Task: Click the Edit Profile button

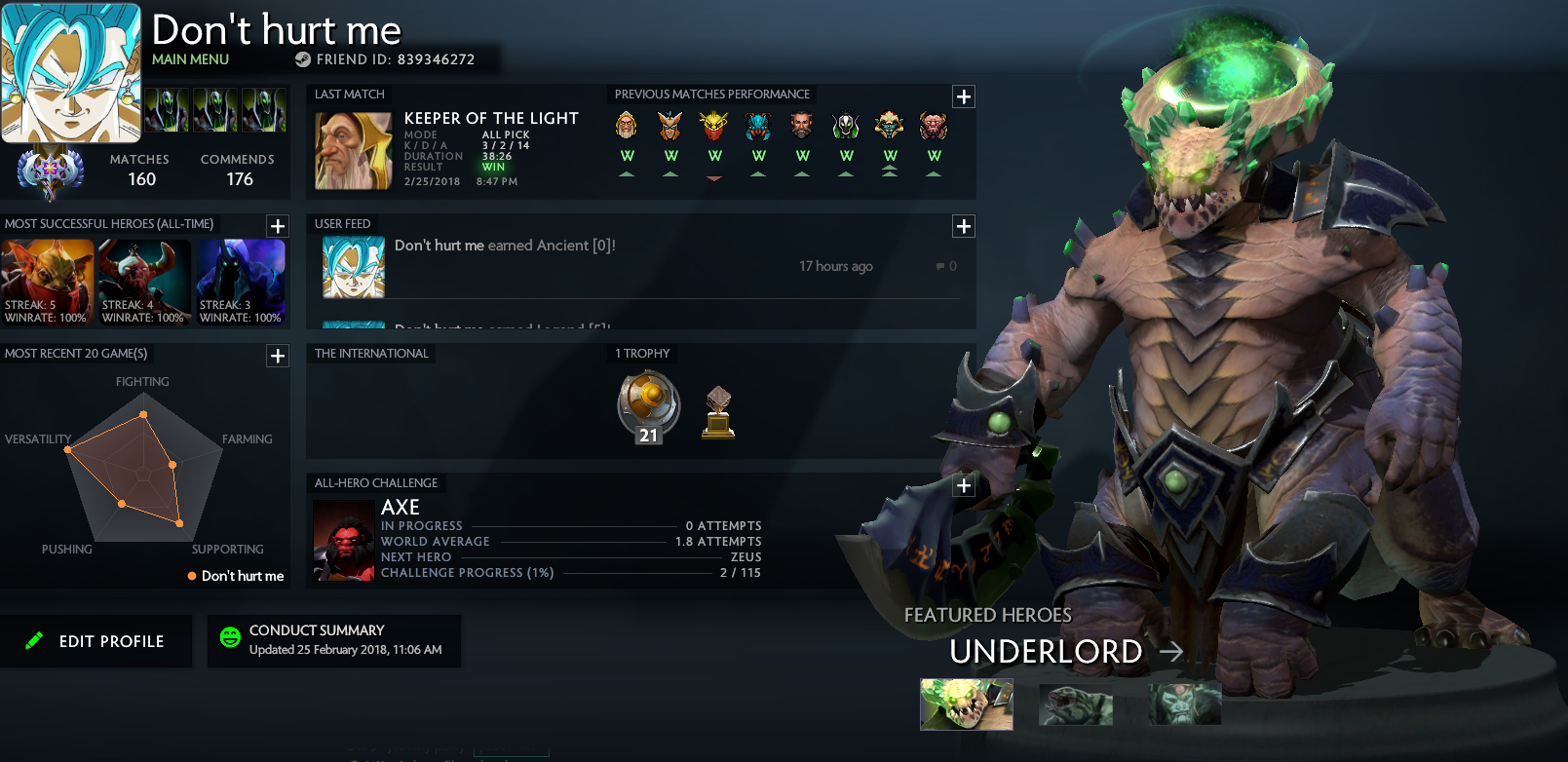Action: click(x=96, y=641)
